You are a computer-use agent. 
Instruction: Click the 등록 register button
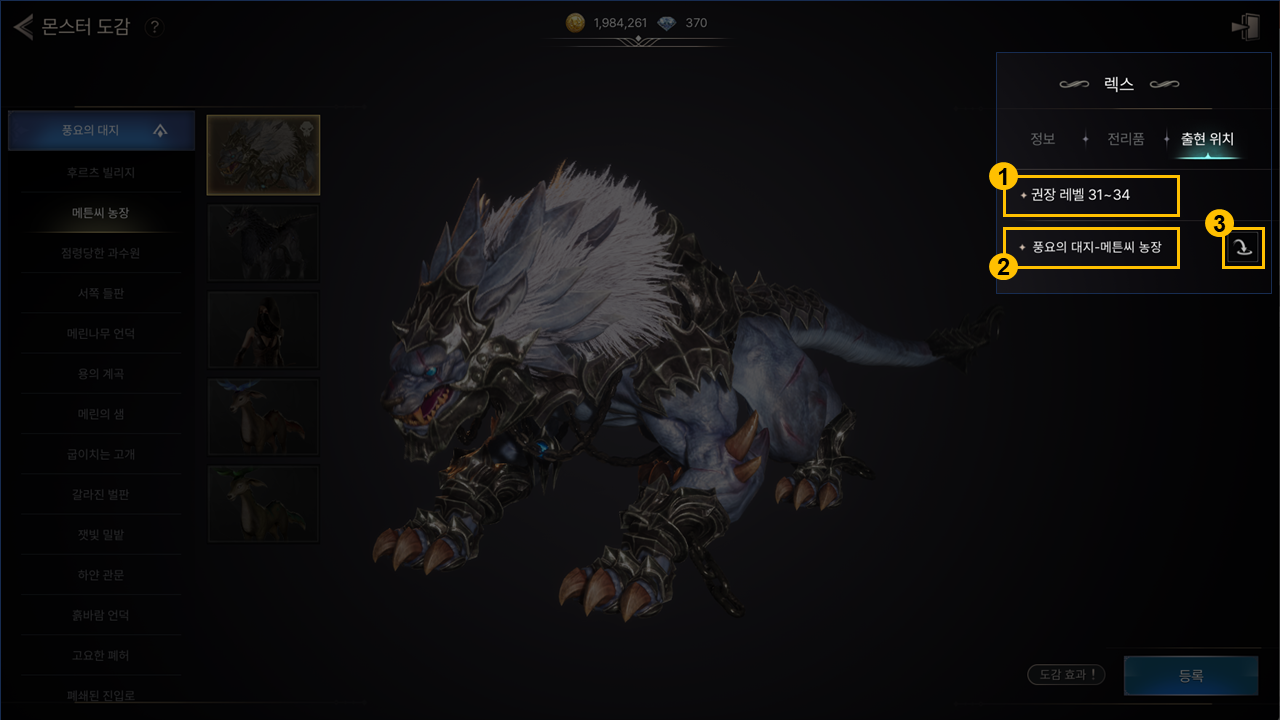(1190, 675)
